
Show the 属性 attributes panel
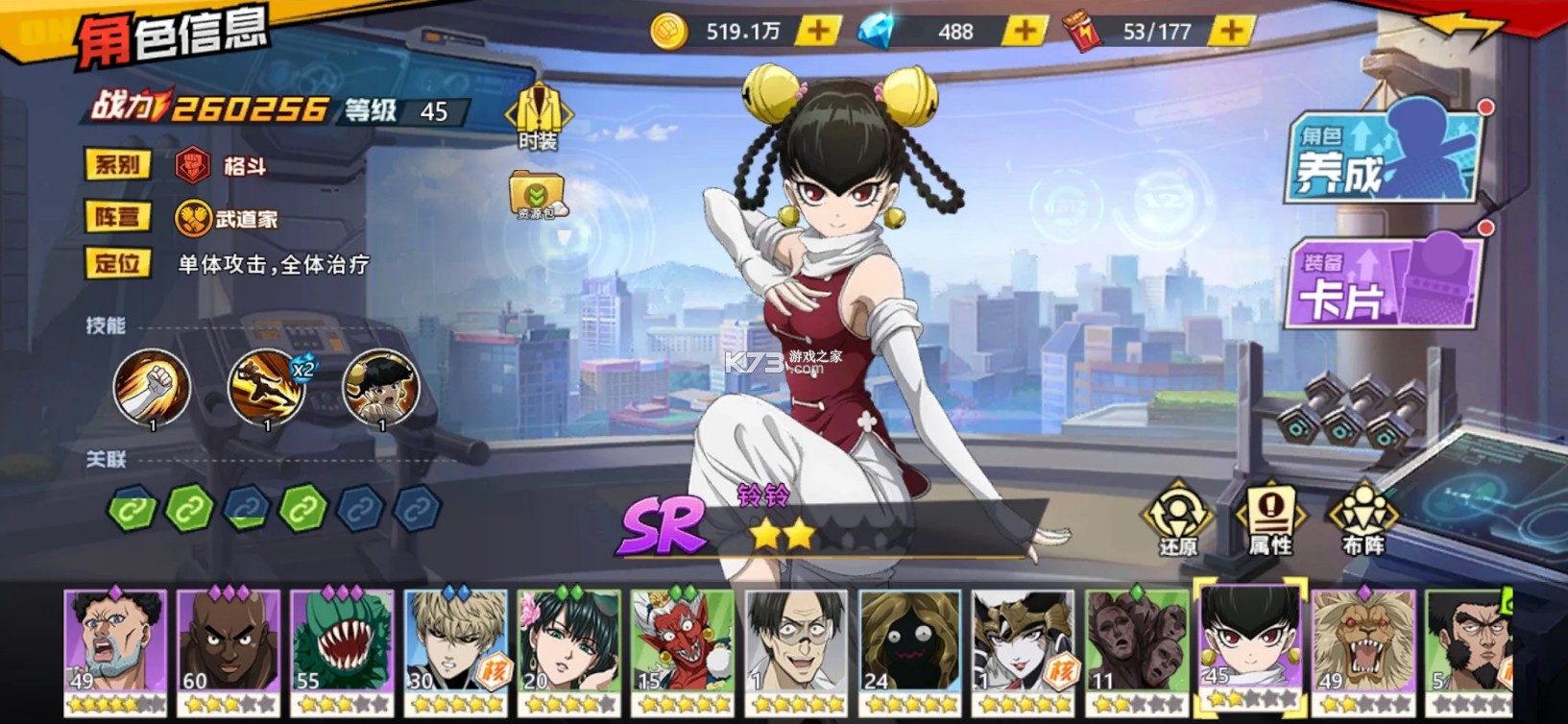pos(1270,519)
